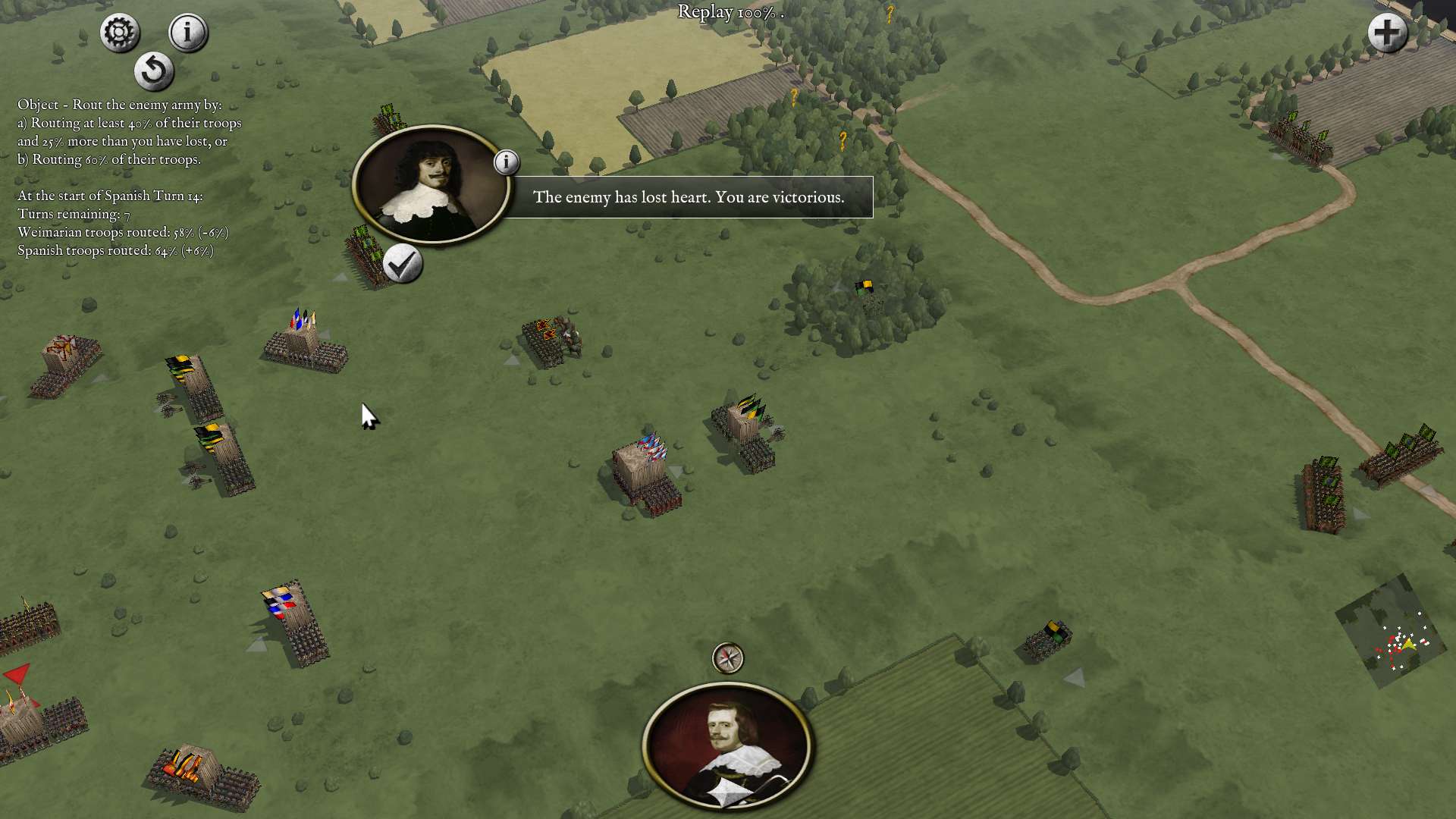Confirm victory message with the checkmark

[x=402, y=264]
